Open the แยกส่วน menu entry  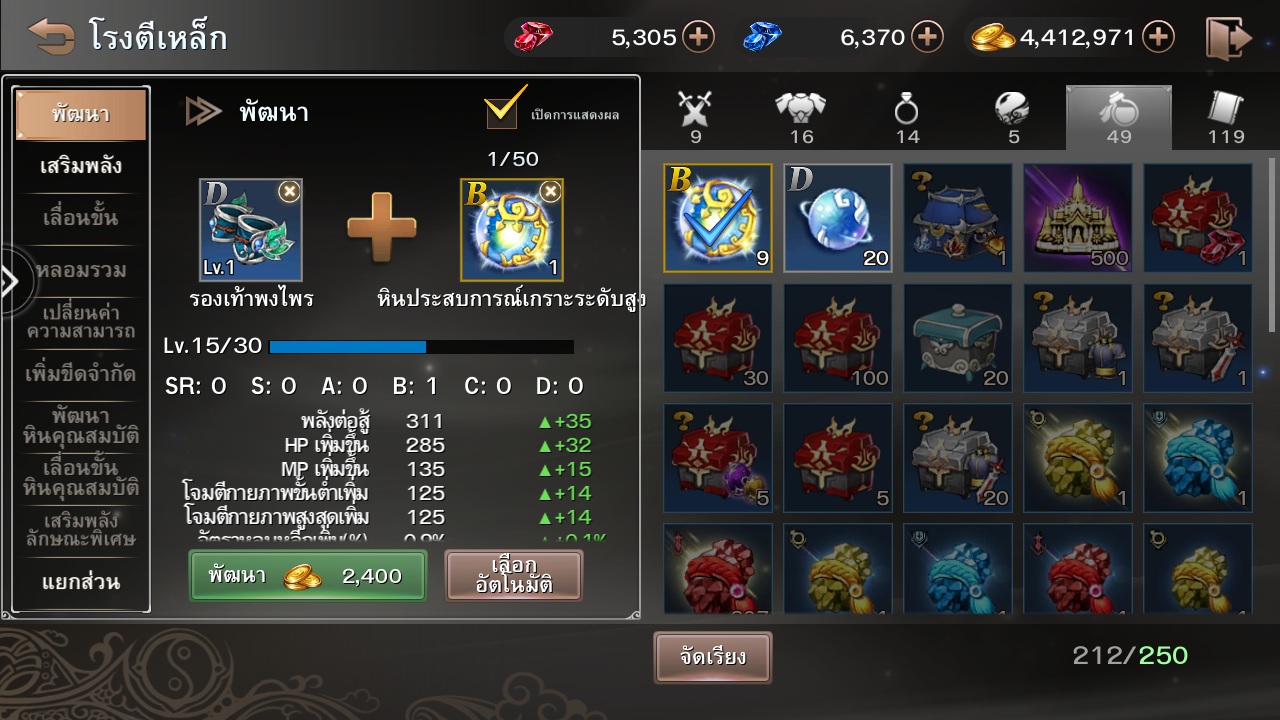(x=81, y=582)
